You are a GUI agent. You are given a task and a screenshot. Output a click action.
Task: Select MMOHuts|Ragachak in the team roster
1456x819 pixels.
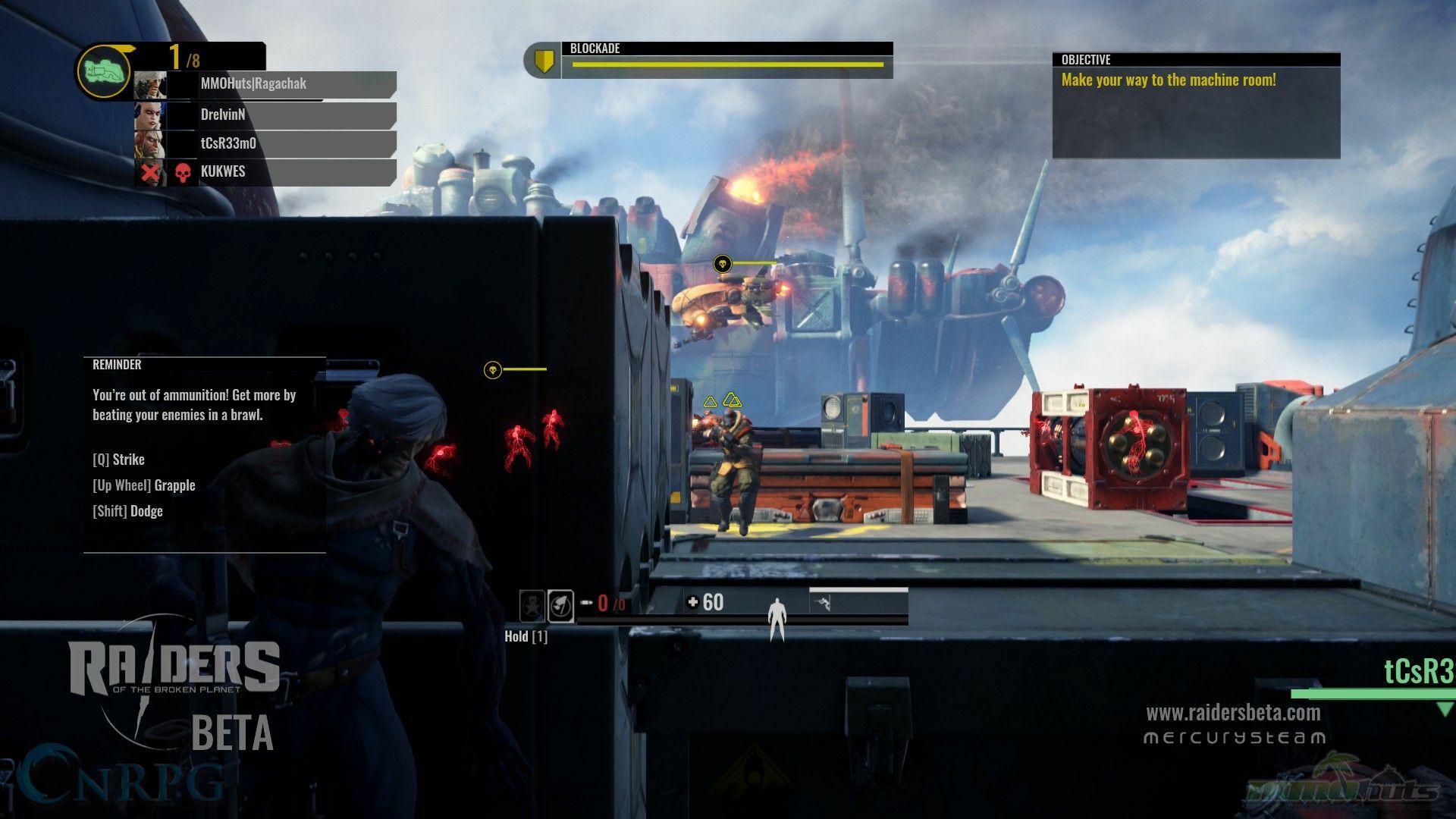point(265,84)
